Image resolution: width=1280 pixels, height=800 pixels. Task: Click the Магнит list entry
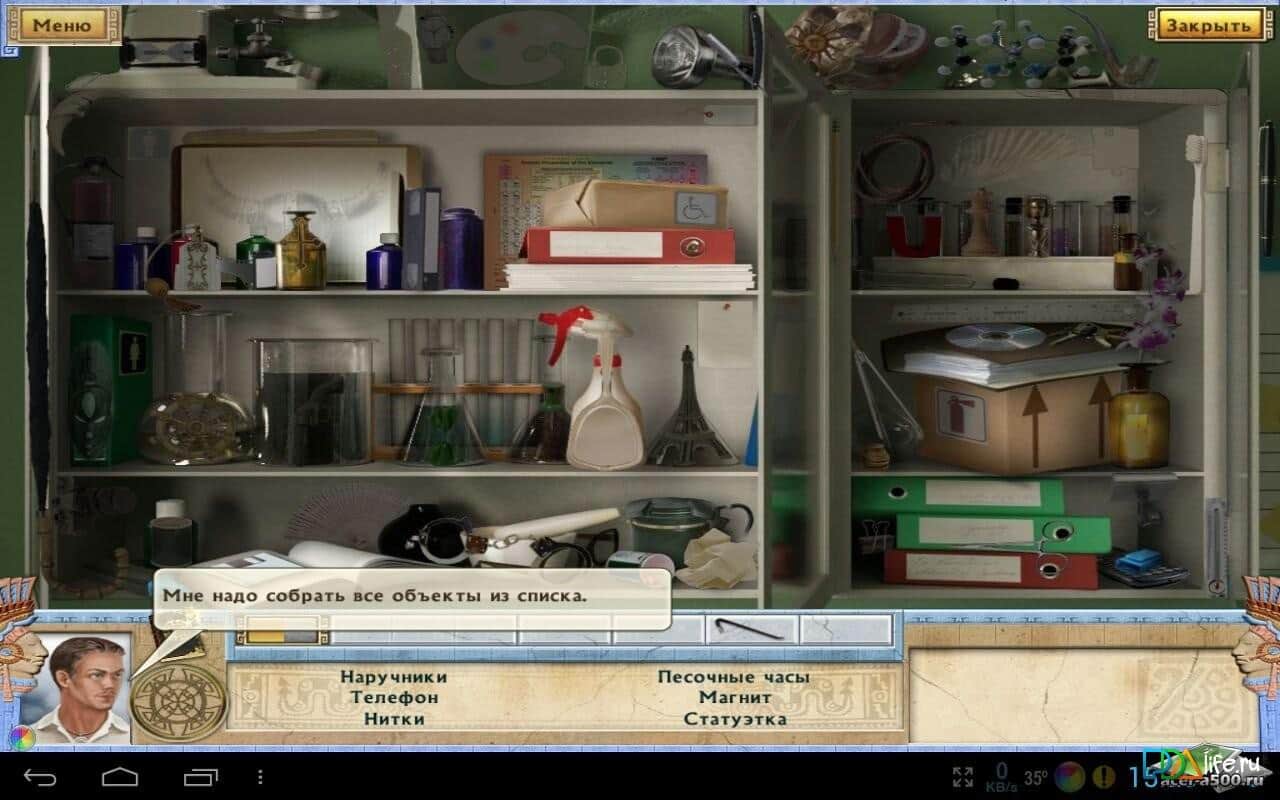(x=735, y=697)
